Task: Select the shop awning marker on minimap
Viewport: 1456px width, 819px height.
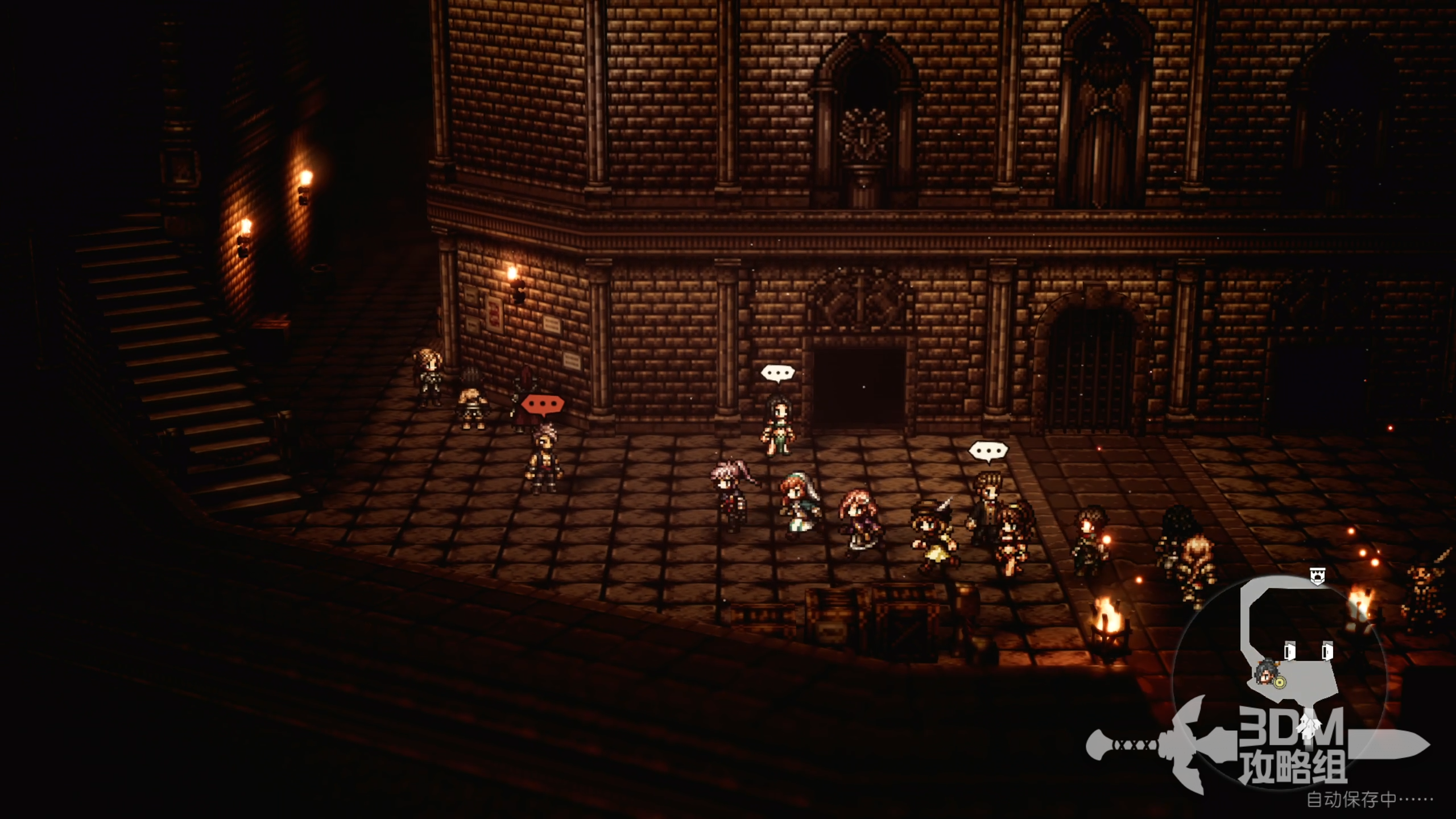Action: point(1317,576)
